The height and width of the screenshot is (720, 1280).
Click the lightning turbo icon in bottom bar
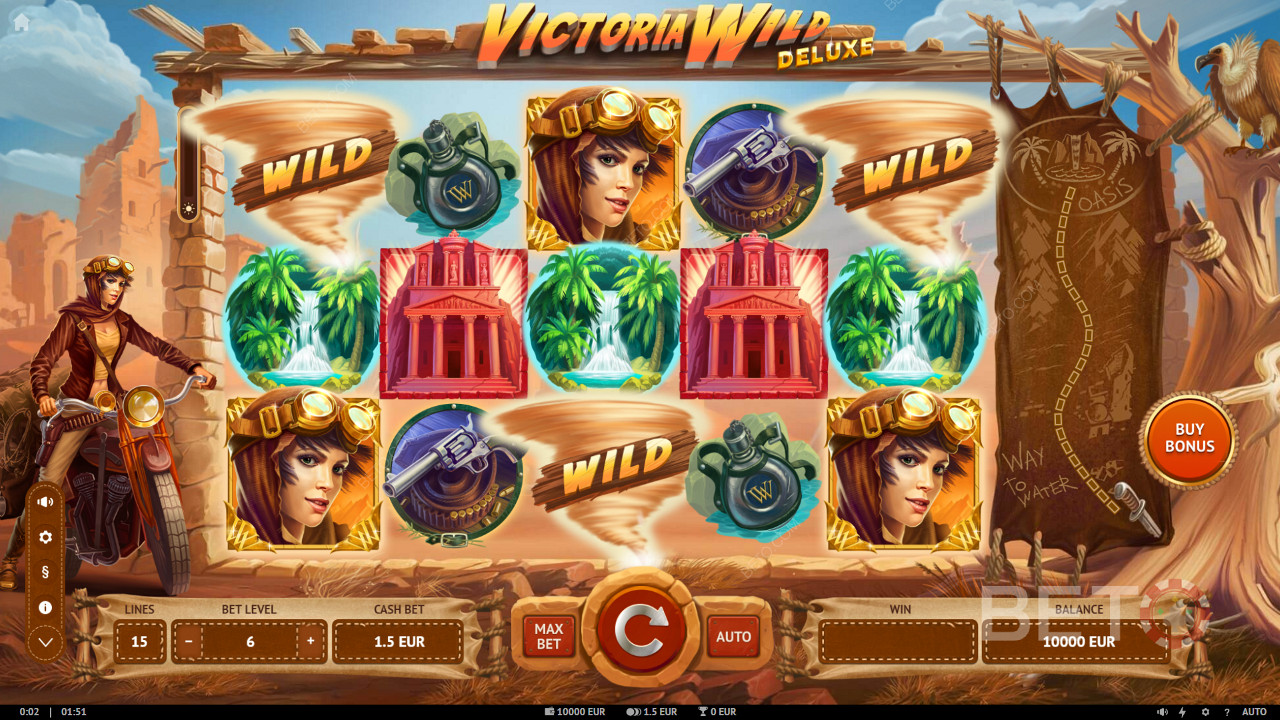coord(1182,711)
